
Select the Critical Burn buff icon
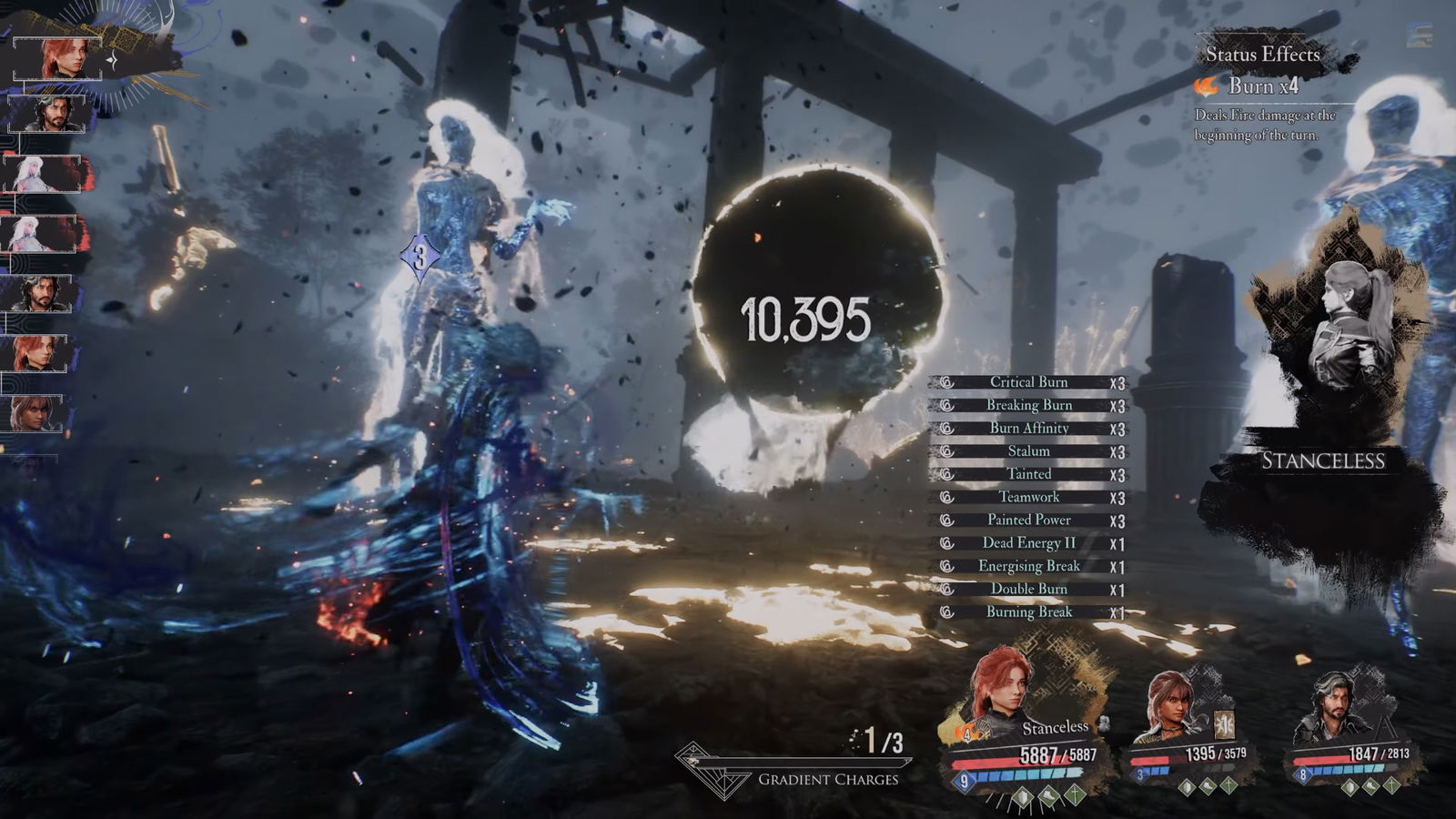click(946, 382)
